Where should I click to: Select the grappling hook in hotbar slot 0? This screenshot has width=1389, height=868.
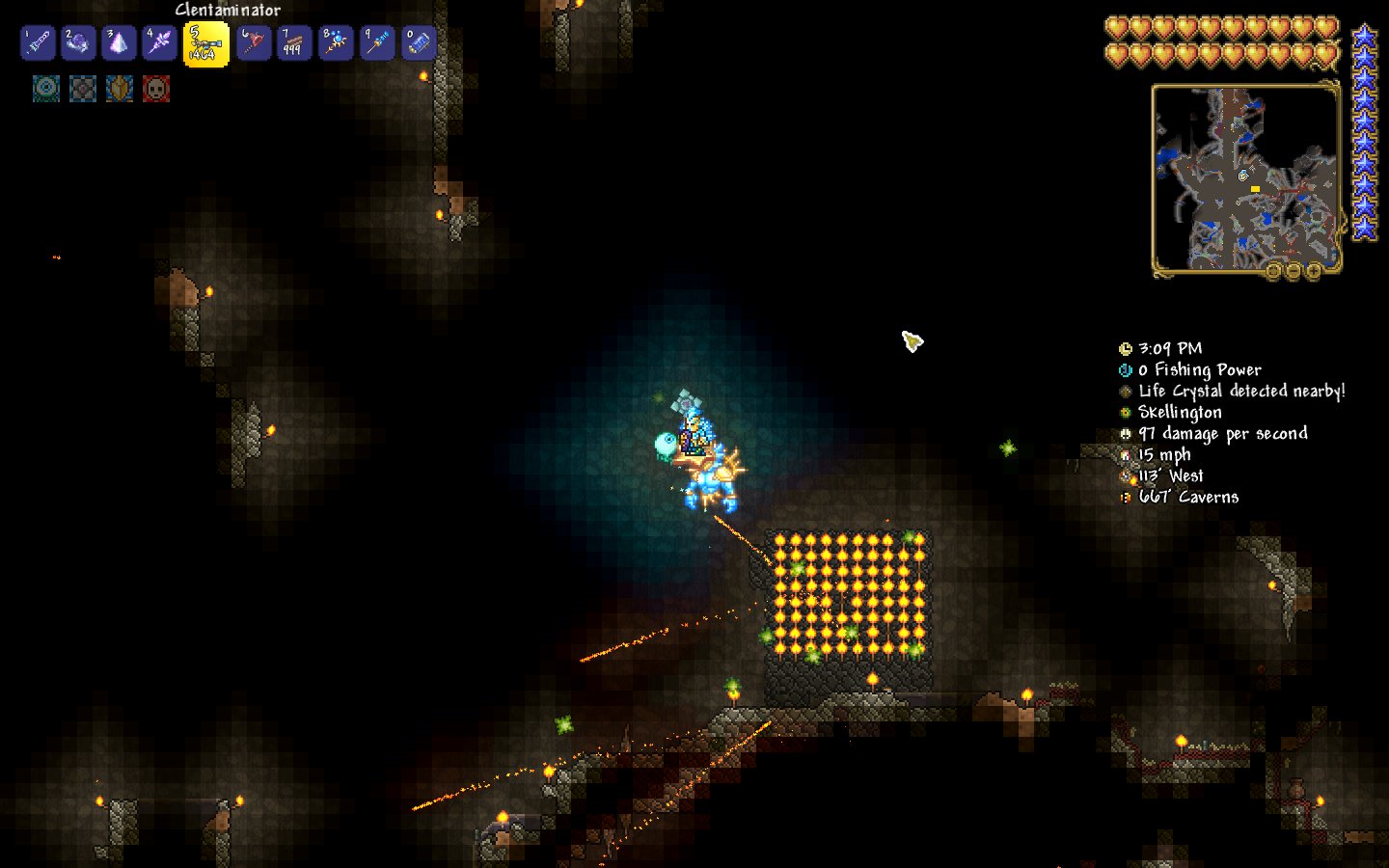[x=418, y=42]
